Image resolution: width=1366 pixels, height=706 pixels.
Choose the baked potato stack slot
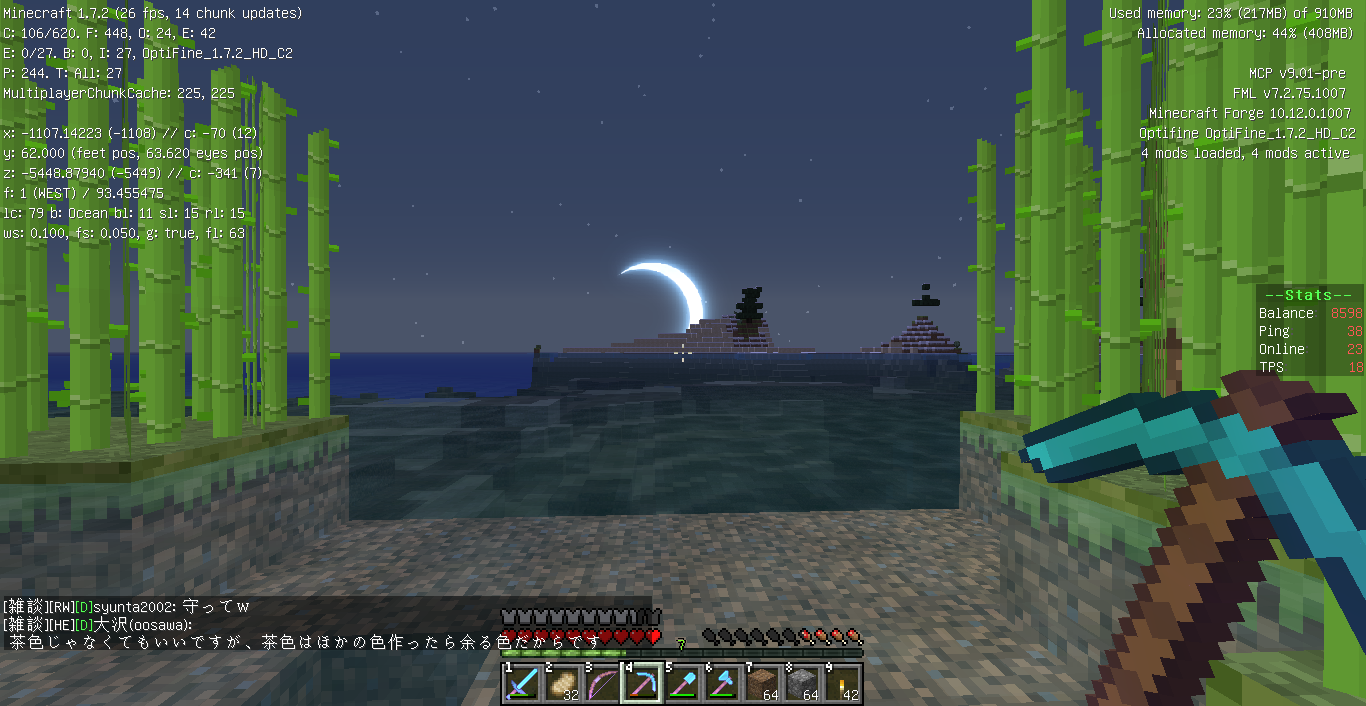point(562,683)
